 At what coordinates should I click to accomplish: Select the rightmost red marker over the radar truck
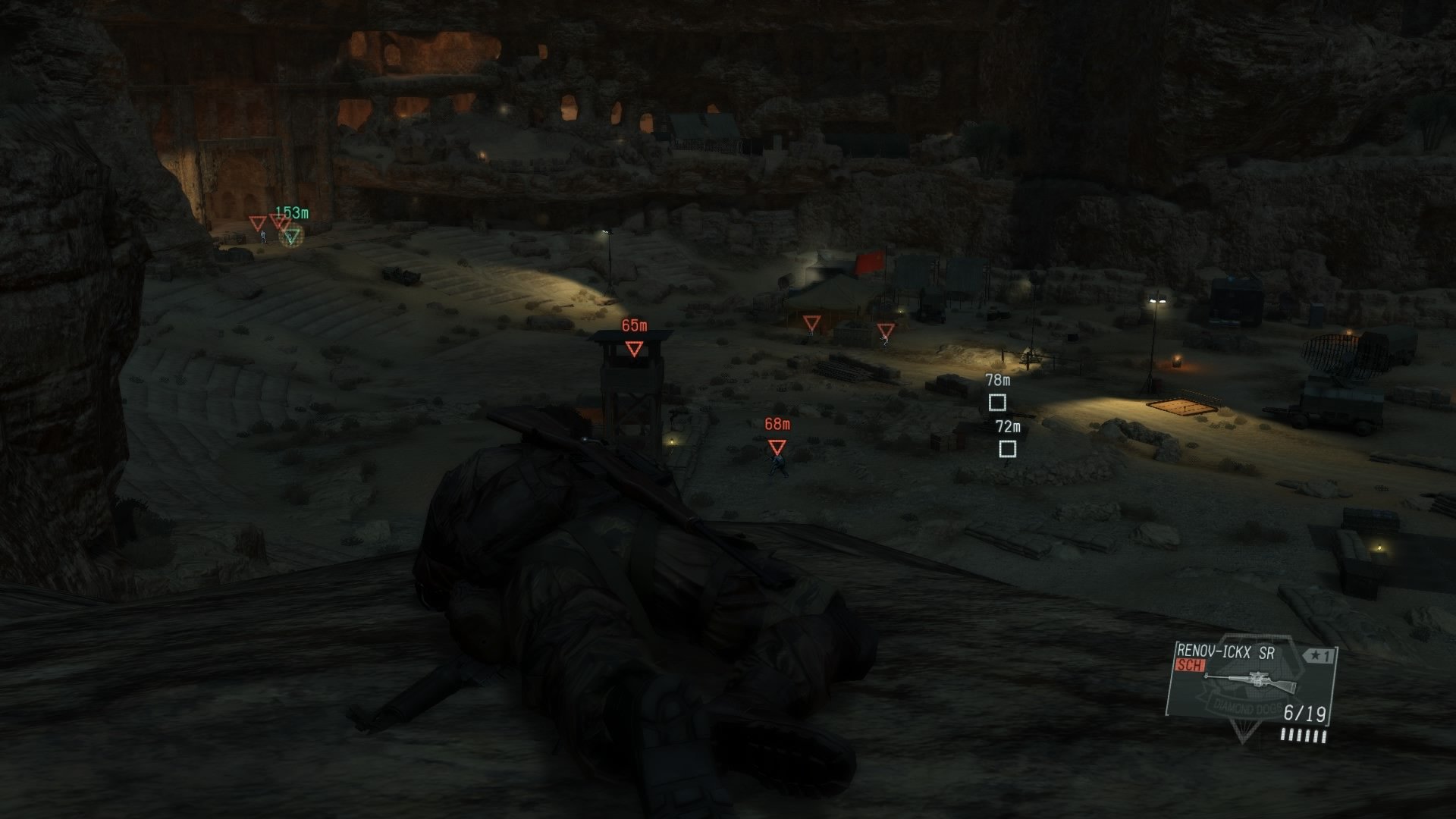pyautogui.click(x=886, y=330)
